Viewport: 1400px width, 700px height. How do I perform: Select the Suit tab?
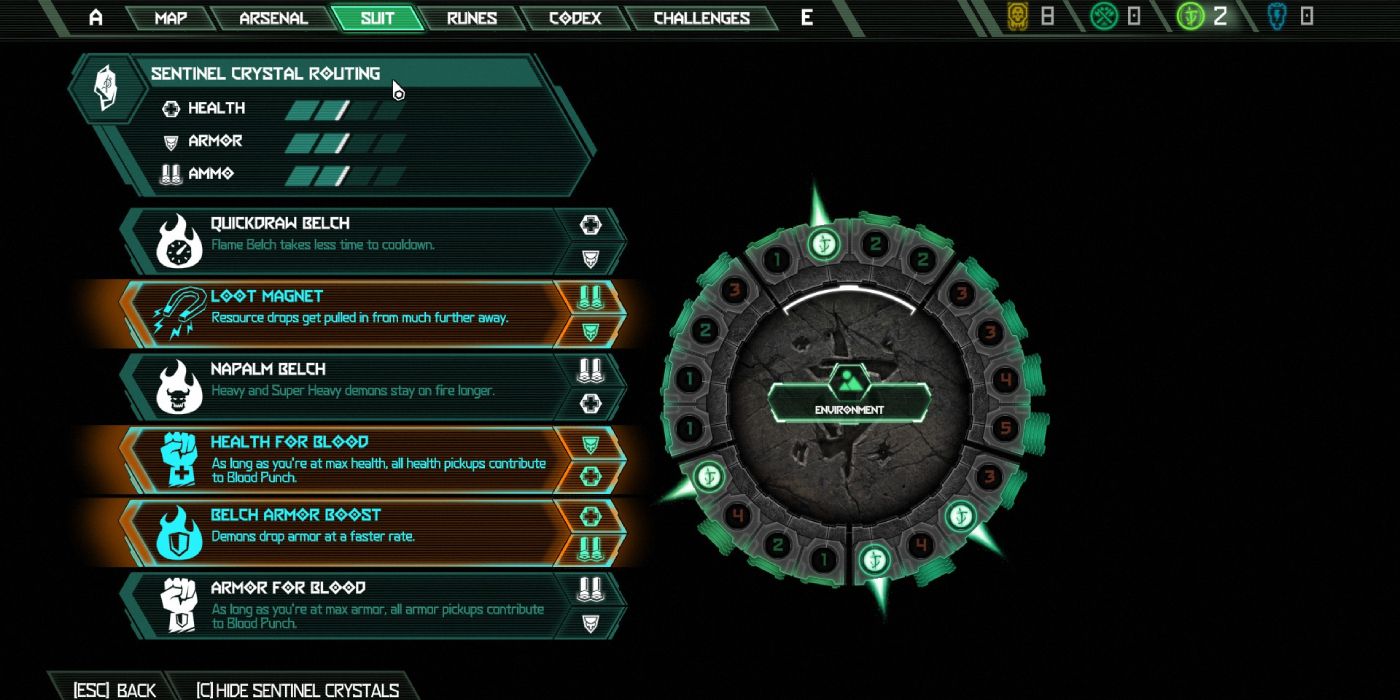[377, 18]
